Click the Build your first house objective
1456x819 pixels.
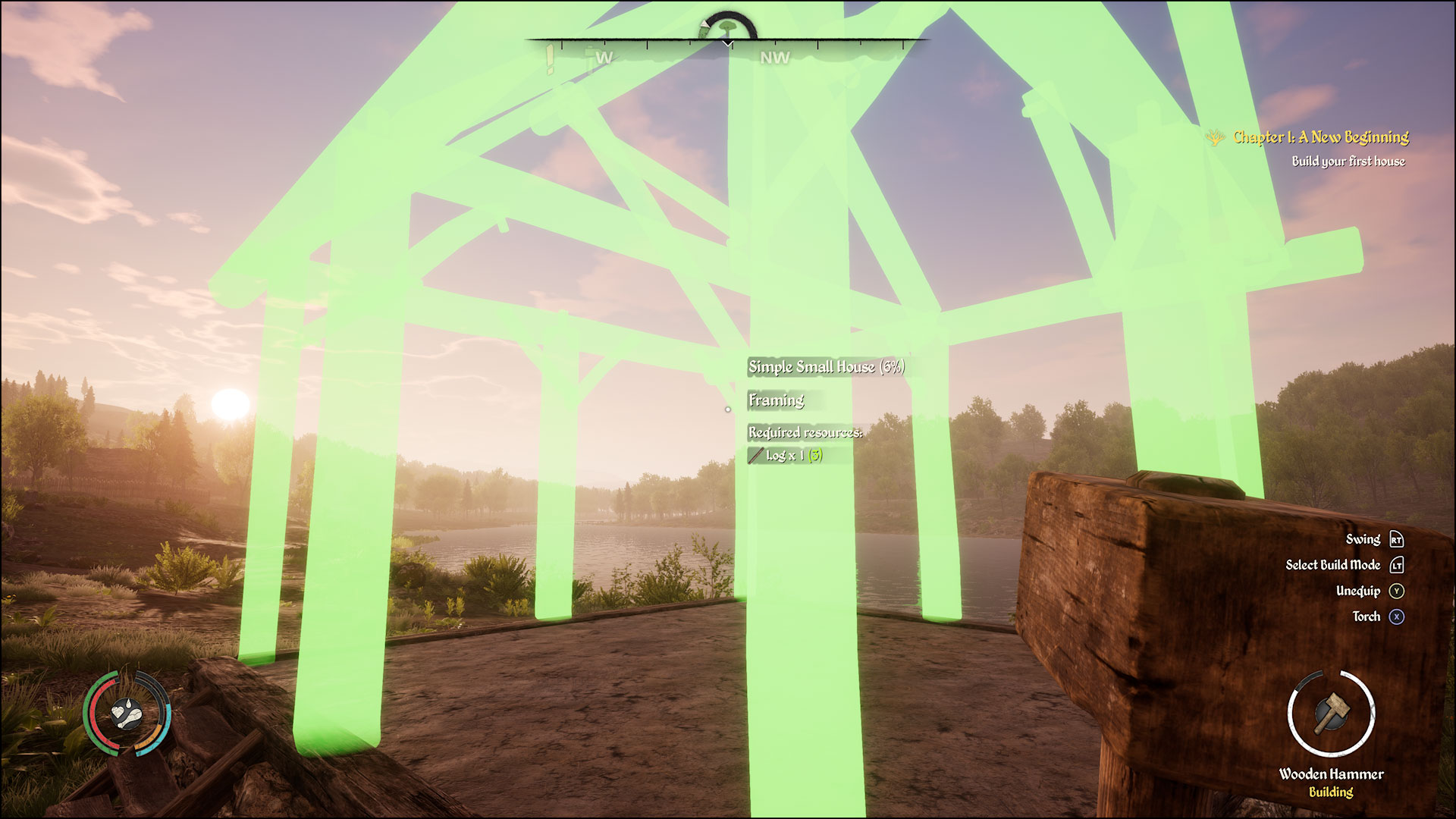tap(1348, 162)
